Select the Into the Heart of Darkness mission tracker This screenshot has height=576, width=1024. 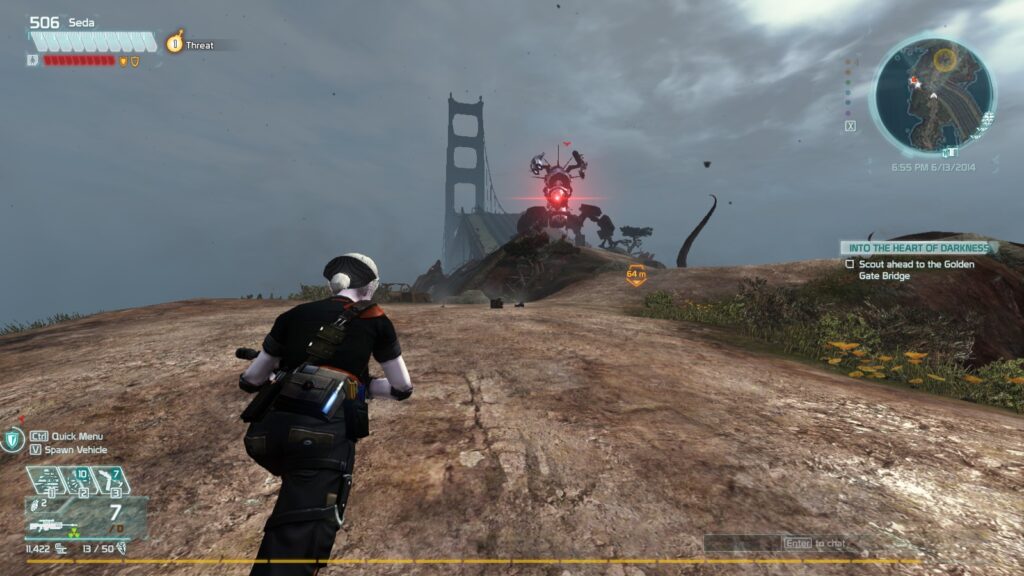point(915,248)
